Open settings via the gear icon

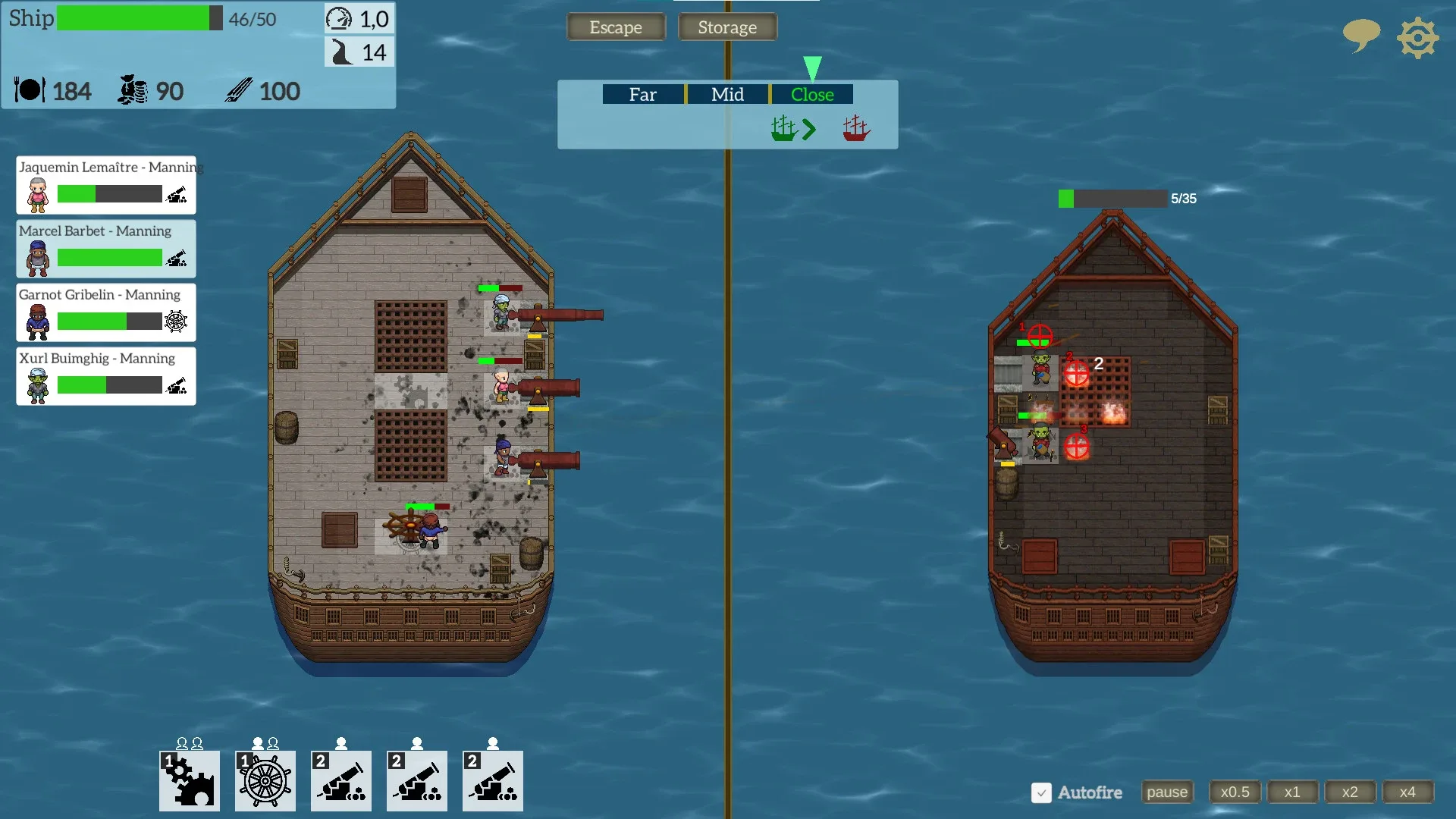coord(1417,38)
